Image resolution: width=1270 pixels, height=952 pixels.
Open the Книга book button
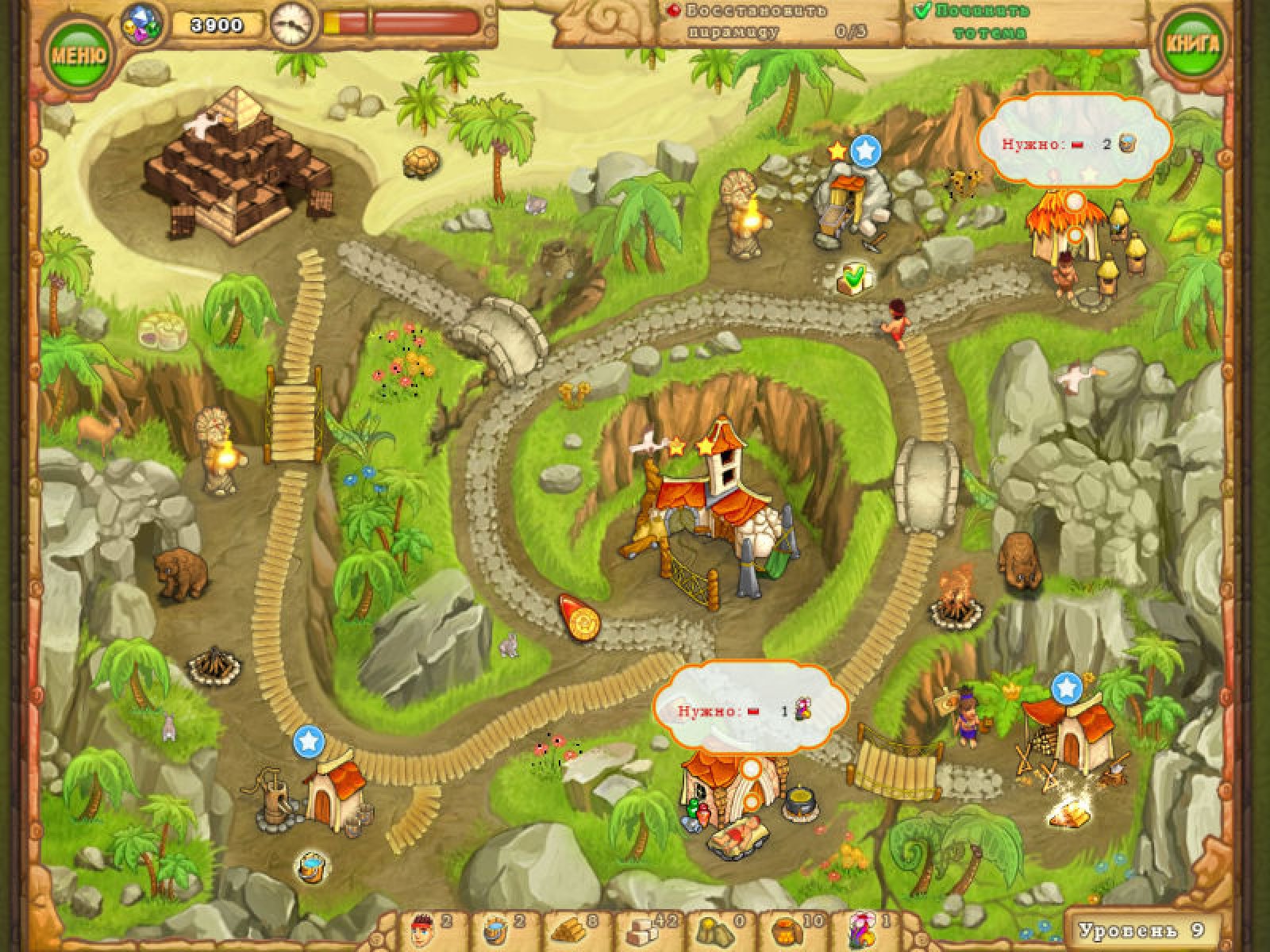point(1191,44)
